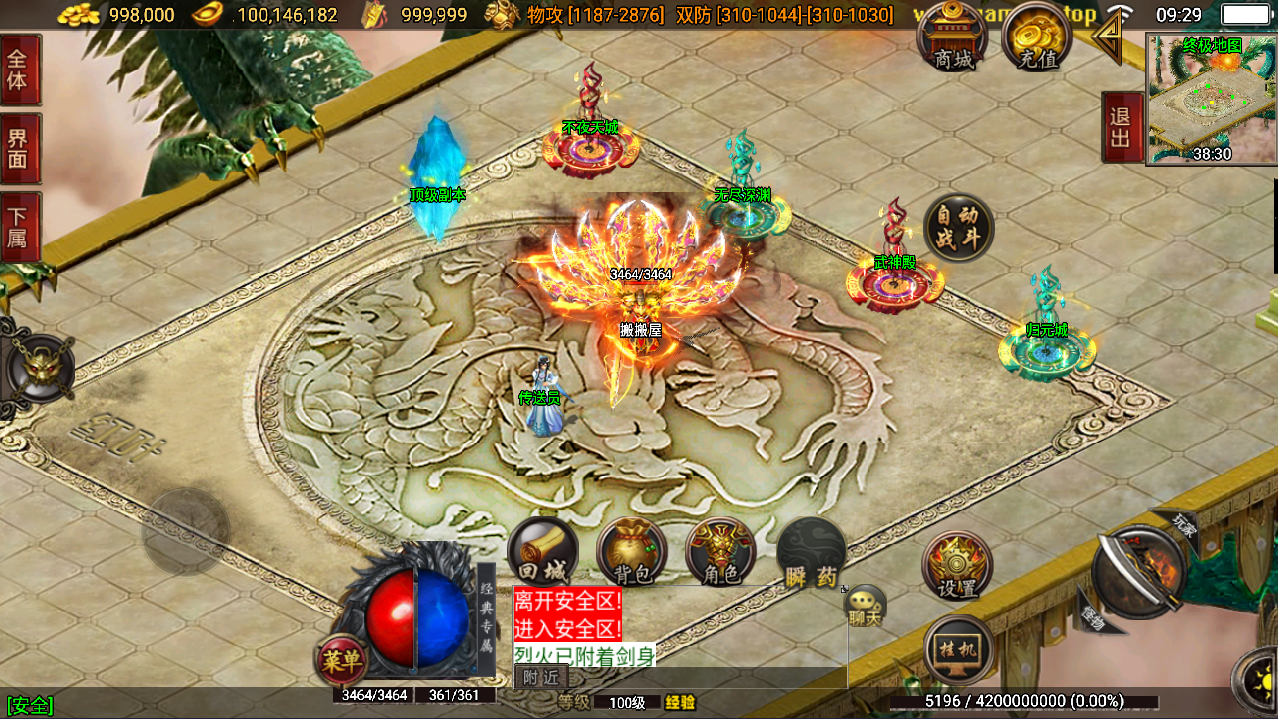Select the 全体 tab
Screen dimensions: 1278x719
click(19, 69)
